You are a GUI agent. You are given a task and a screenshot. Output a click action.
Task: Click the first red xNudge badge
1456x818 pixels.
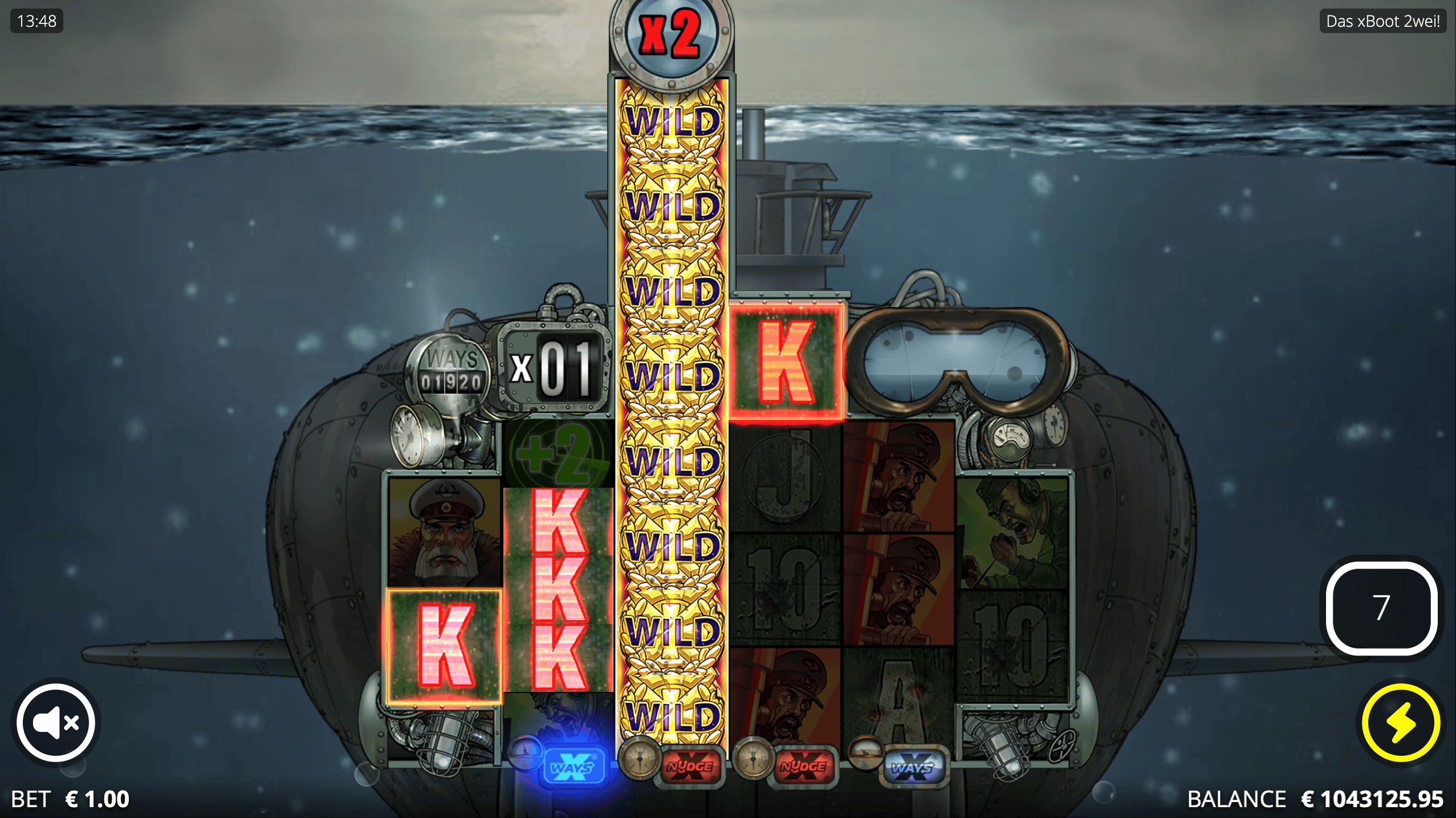(690, 767)
